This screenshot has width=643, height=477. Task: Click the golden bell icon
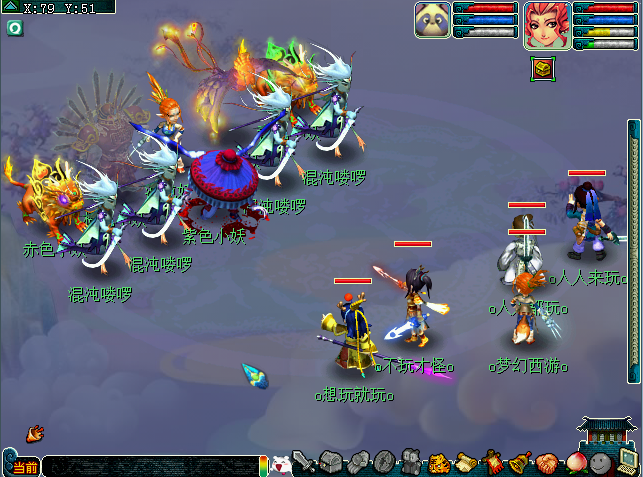coord(519,462)
